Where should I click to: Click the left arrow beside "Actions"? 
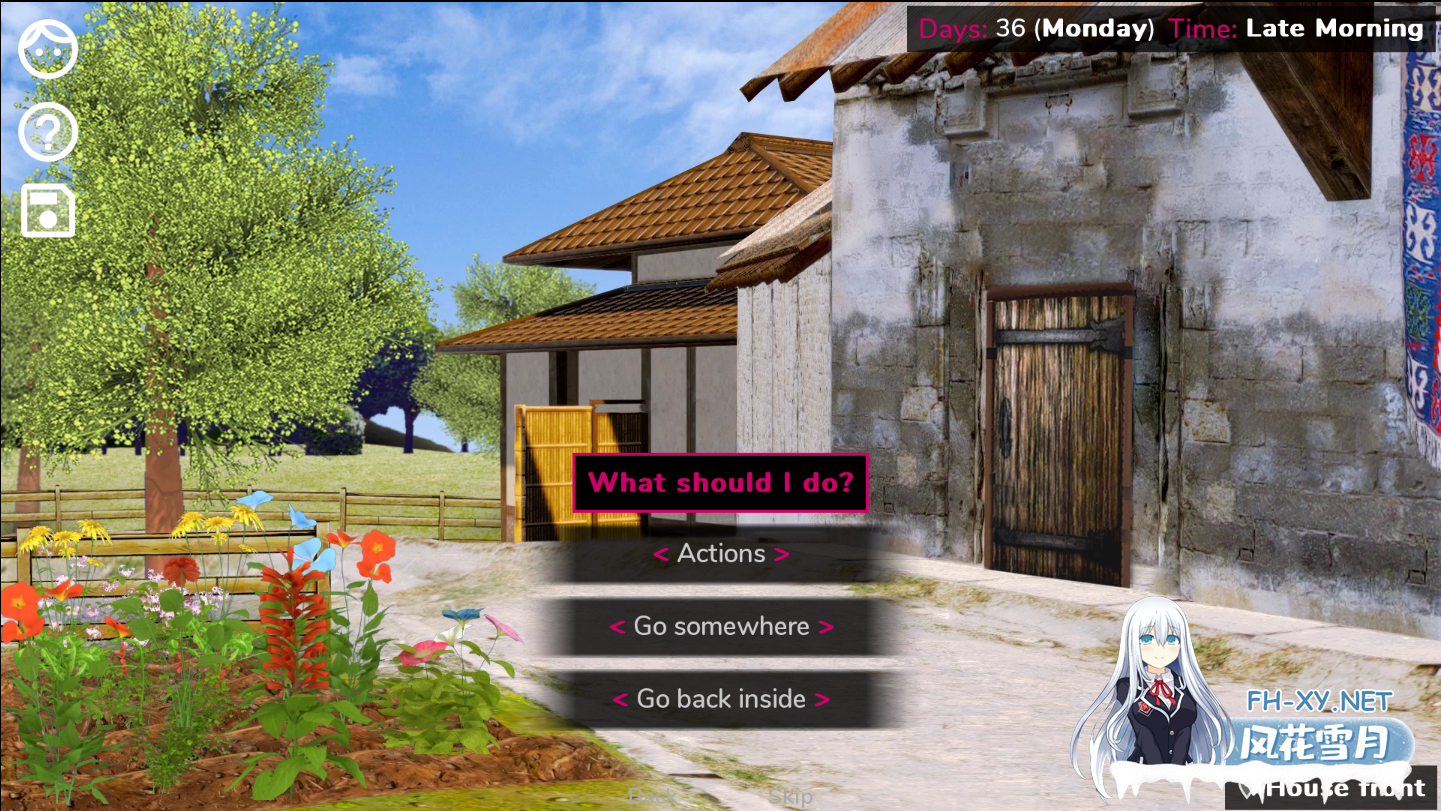click(661, 554)
